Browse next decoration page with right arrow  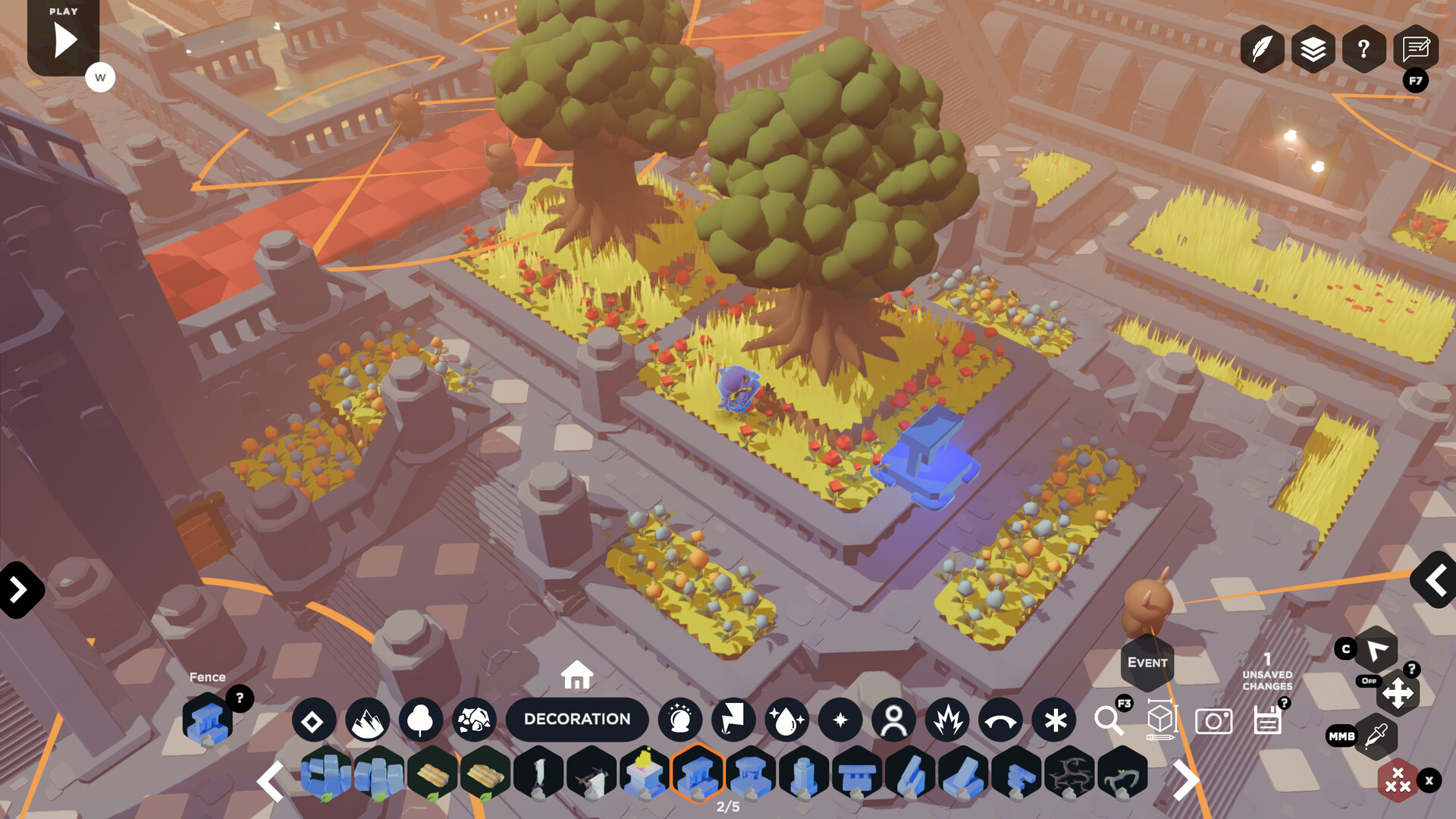[x=1186, y=779]
